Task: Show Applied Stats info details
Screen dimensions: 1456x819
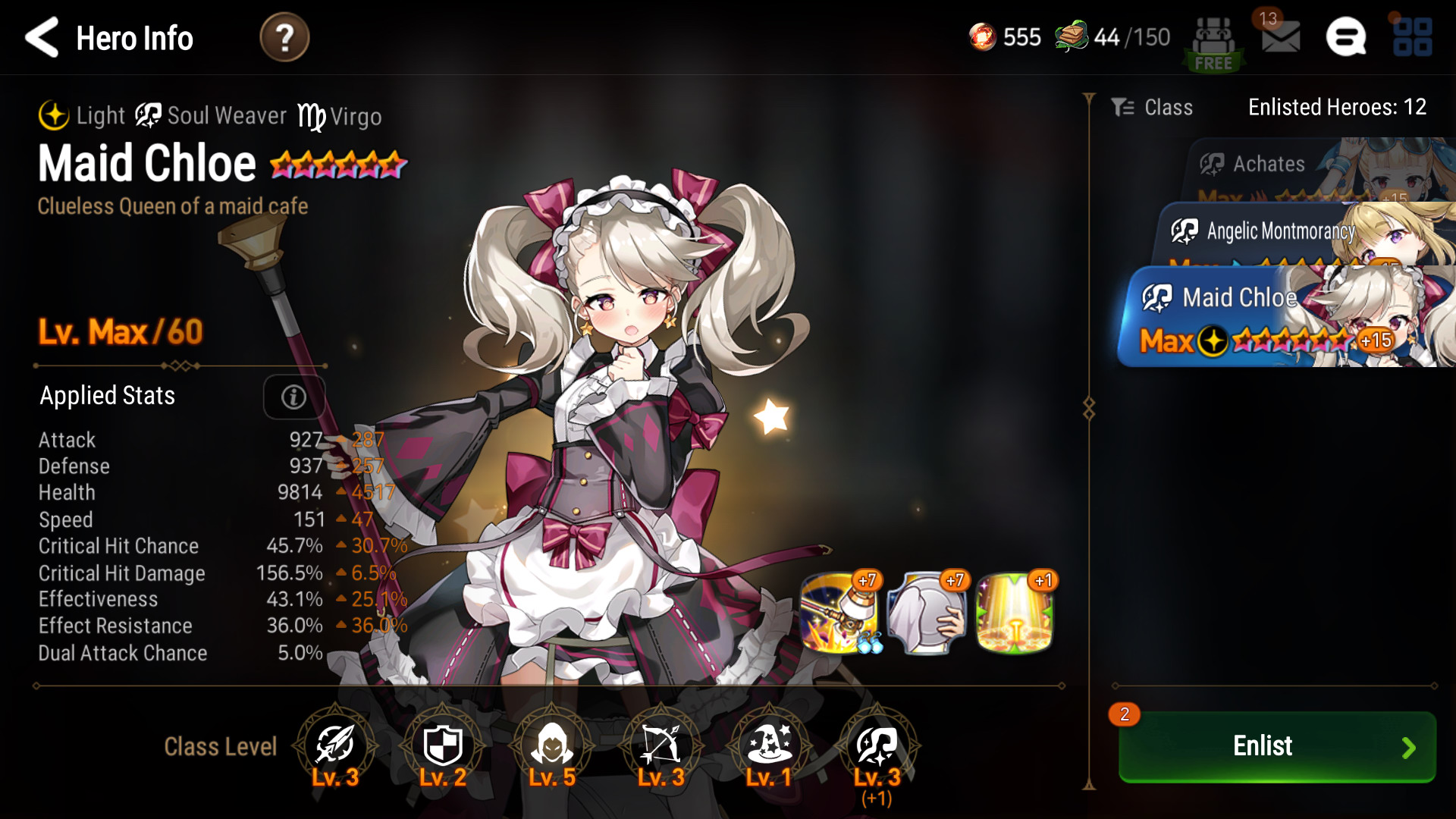Action: (x=293, y=397)
